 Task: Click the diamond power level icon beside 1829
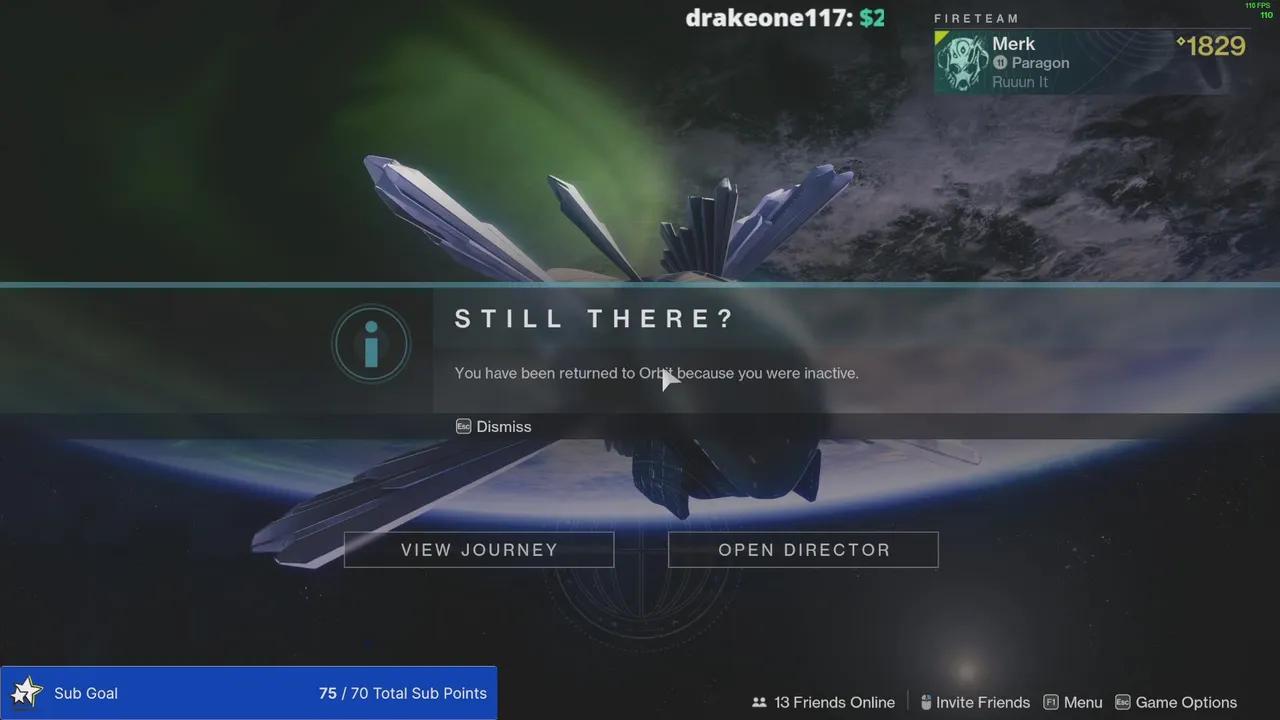pos(1179,44)
